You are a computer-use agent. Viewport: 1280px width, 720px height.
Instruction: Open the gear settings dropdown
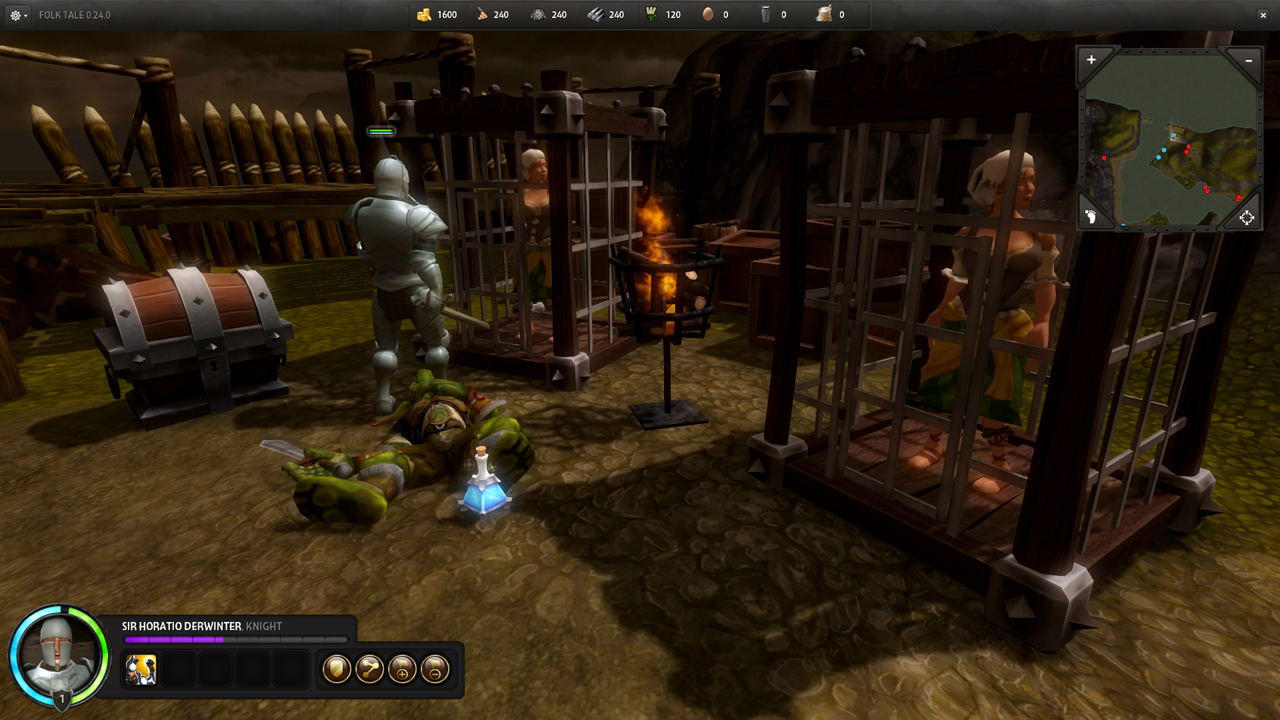[x=17, y=15]
